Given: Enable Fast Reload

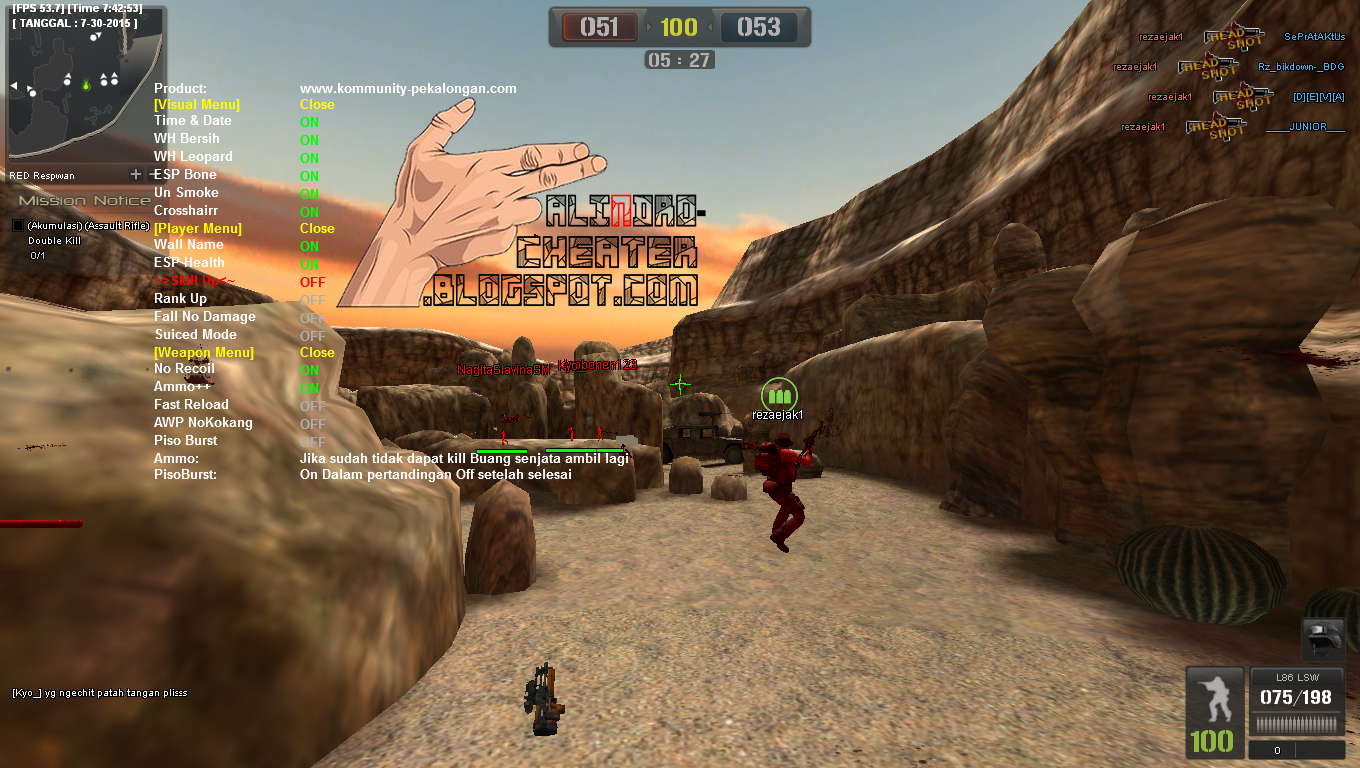Looking at the screenshot, I should click(x=190, y=406).
